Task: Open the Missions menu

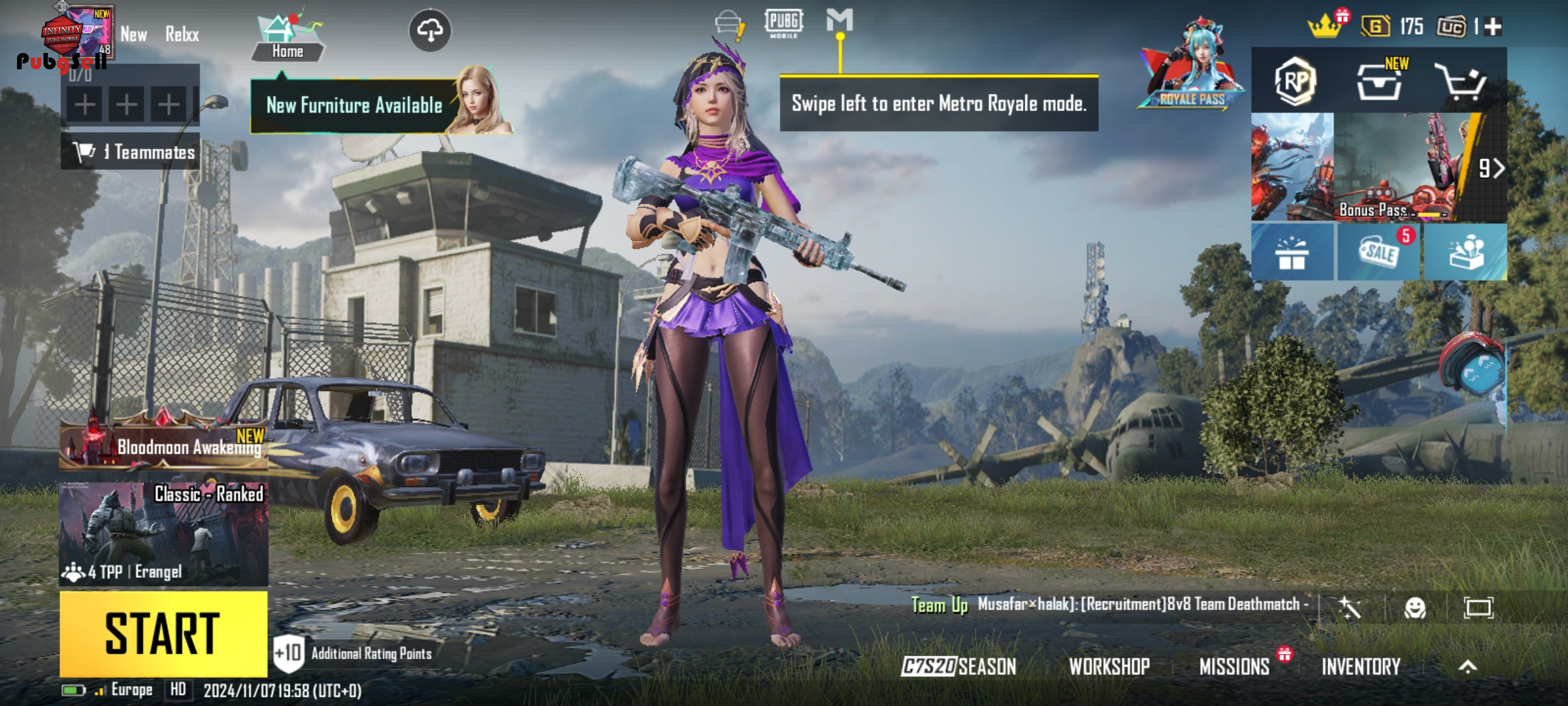Action: 1234,666
